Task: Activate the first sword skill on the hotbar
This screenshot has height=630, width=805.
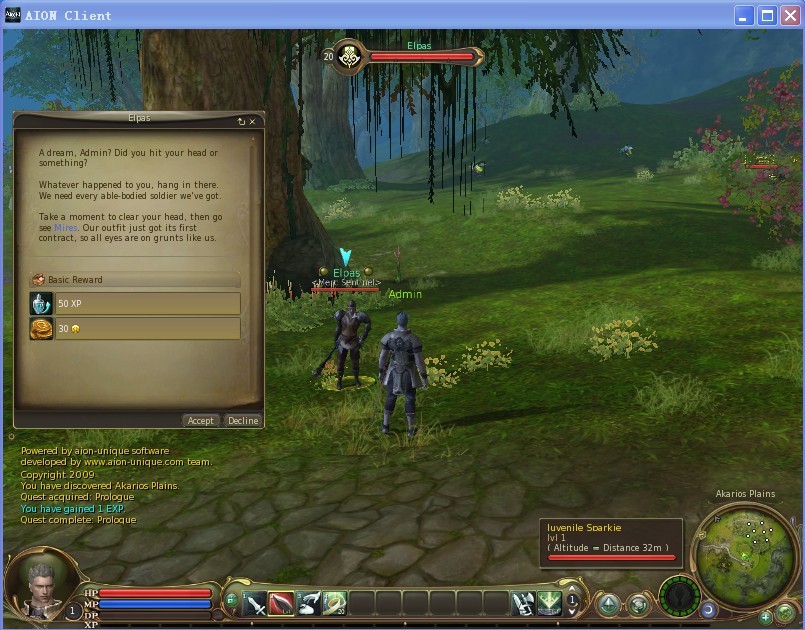Action: [x=255, y=603]
